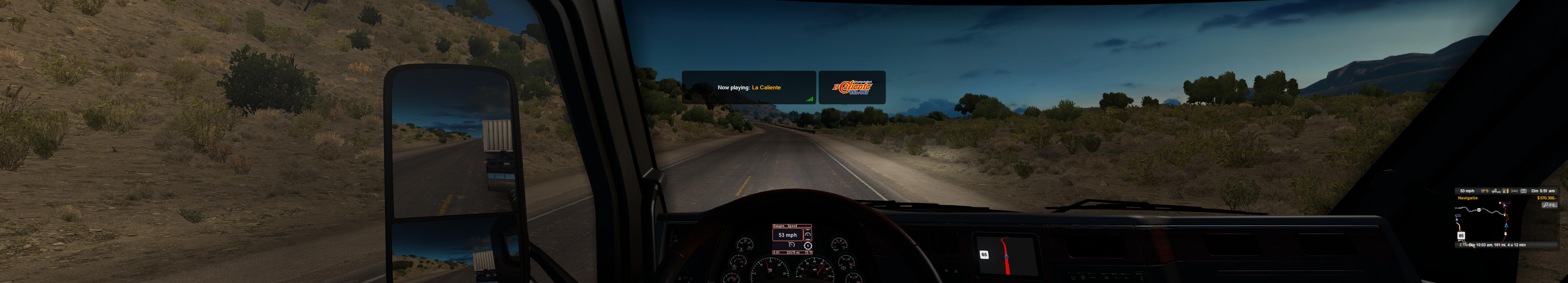Click the F5 magnifier zoom button
The height and width of the screenshot is (283, 1568).
pyautogui.click(x=1549, y=205)
